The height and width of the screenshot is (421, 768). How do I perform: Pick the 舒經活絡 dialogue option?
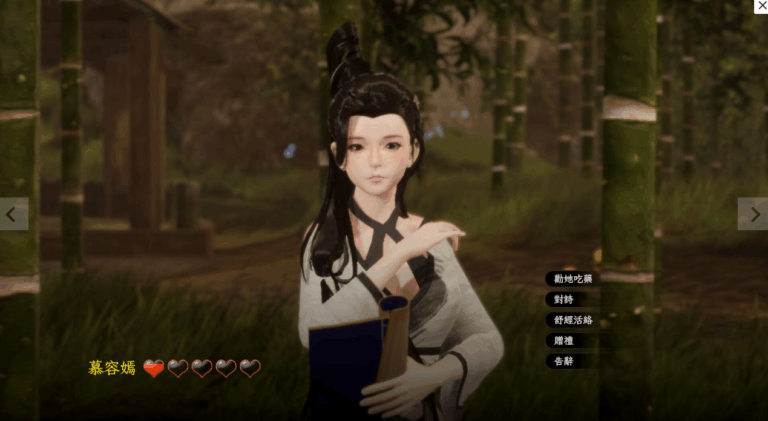(x=571, y=320)
